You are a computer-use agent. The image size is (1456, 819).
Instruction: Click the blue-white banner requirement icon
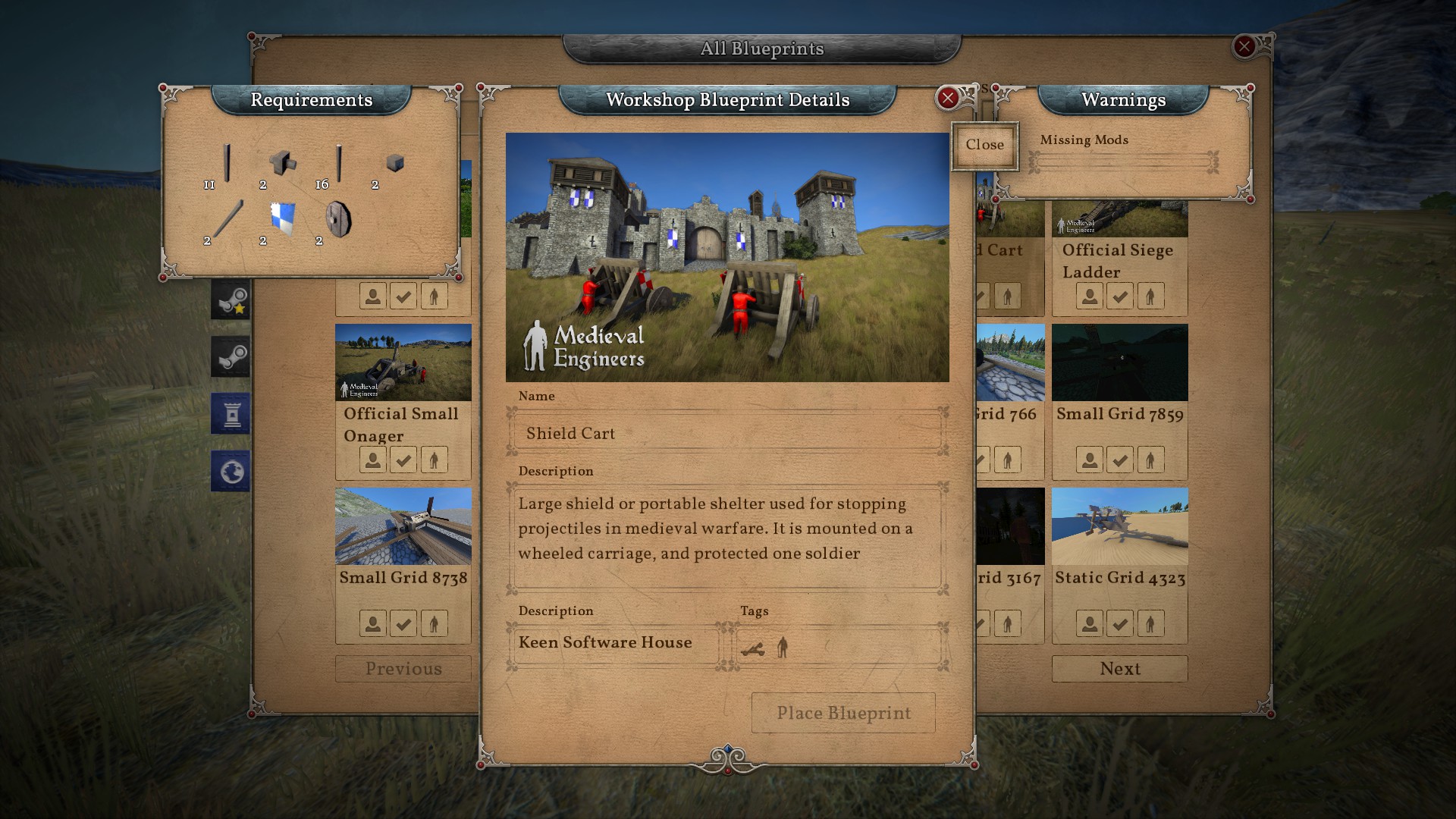pos(283,218)
